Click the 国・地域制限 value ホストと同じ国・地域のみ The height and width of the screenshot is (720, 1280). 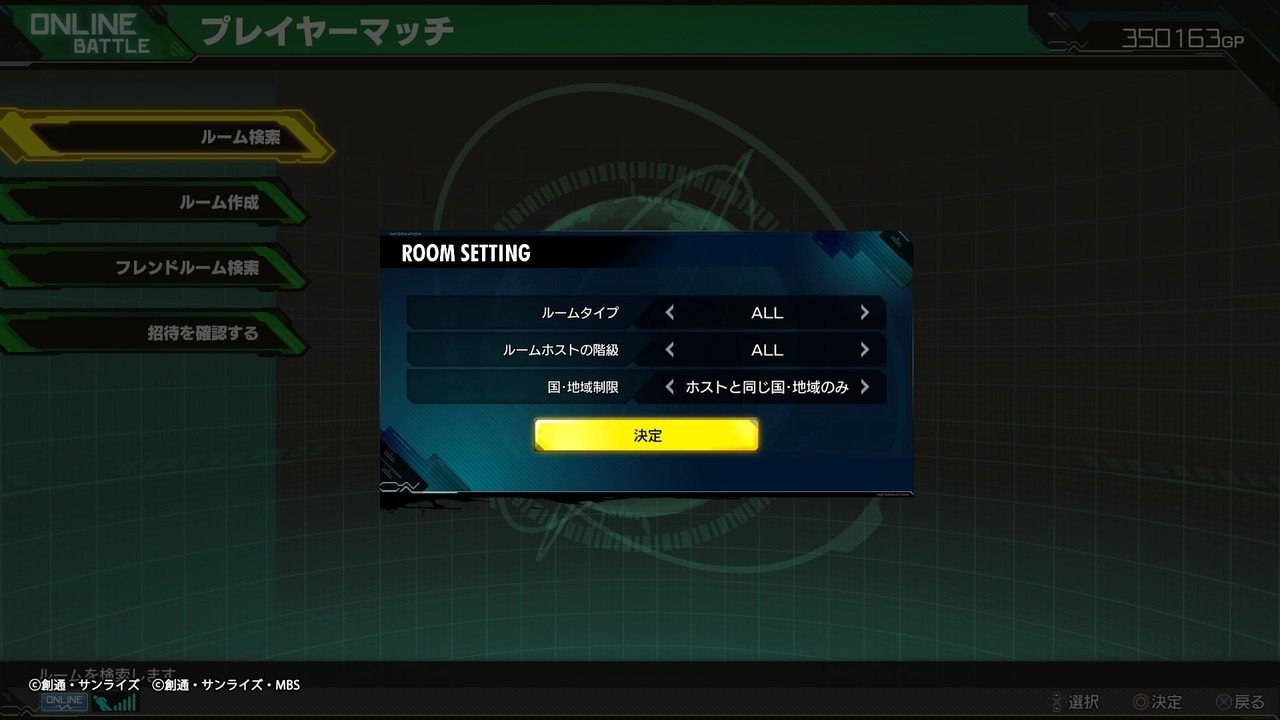767,387
